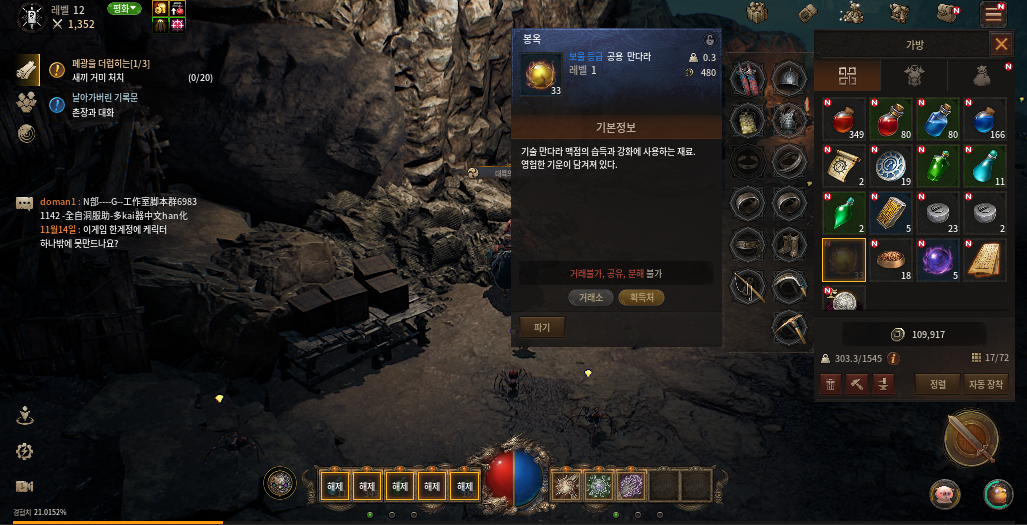Switch to the armor equipment bag tab
Viewport: 1027px width, 525px height.
click(x=913, y=76)
